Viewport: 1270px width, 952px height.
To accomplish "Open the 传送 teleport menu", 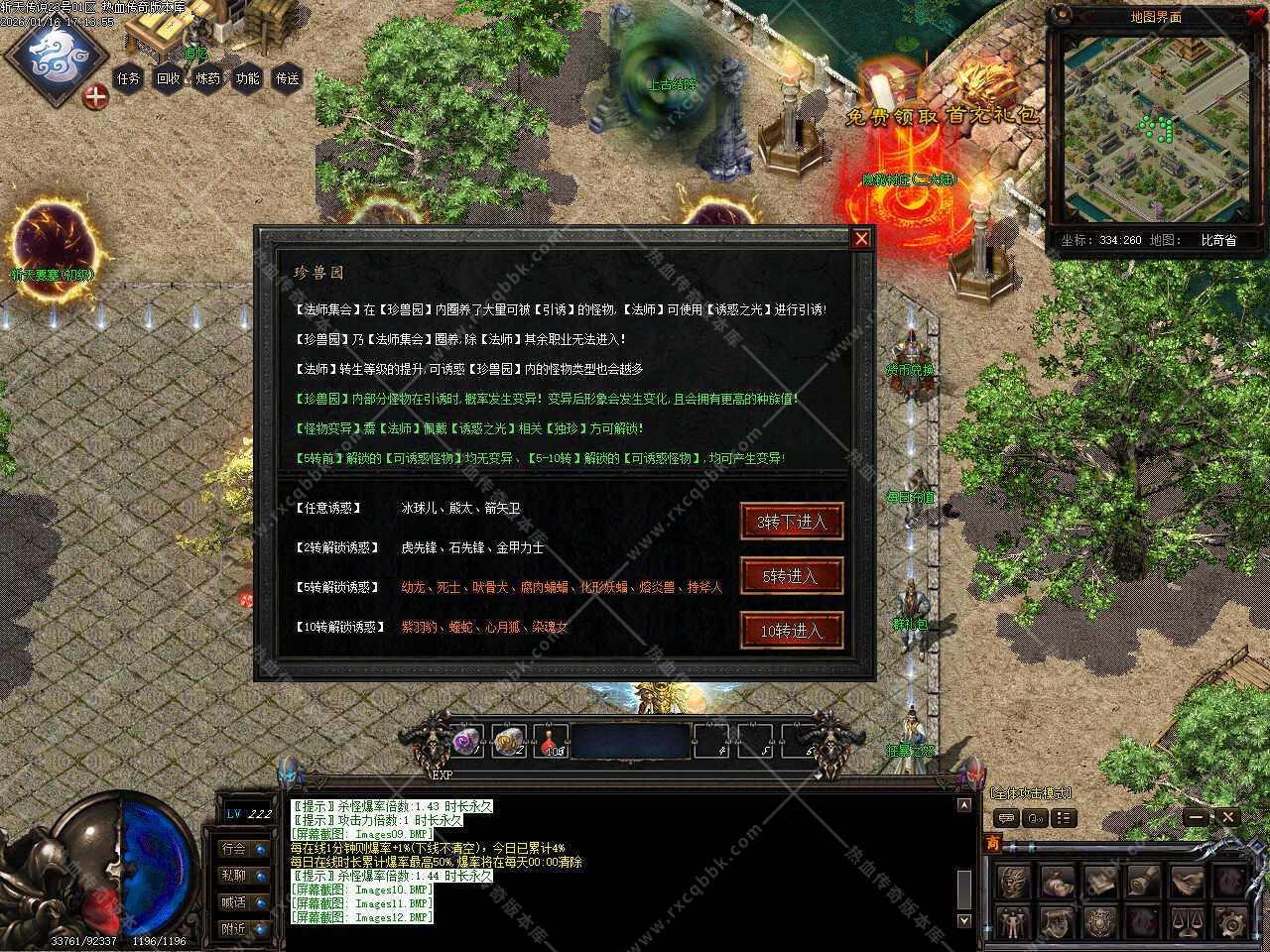I will (x=288, y=78).
